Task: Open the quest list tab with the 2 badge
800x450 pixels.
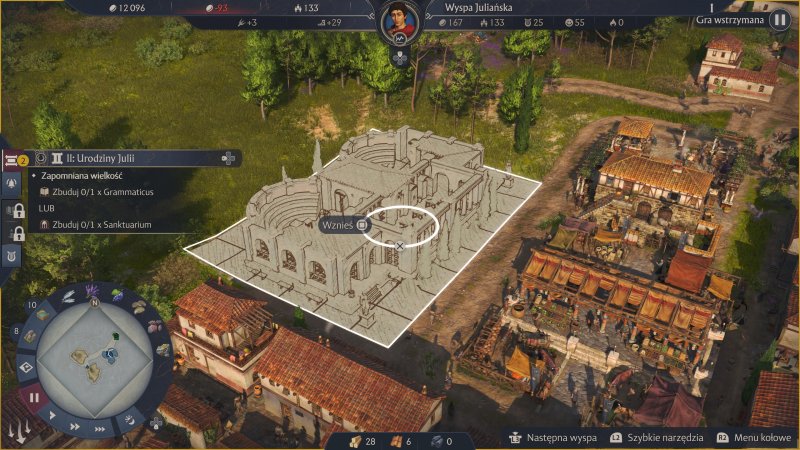Action: pyautogui.click(x=14, y=158)
